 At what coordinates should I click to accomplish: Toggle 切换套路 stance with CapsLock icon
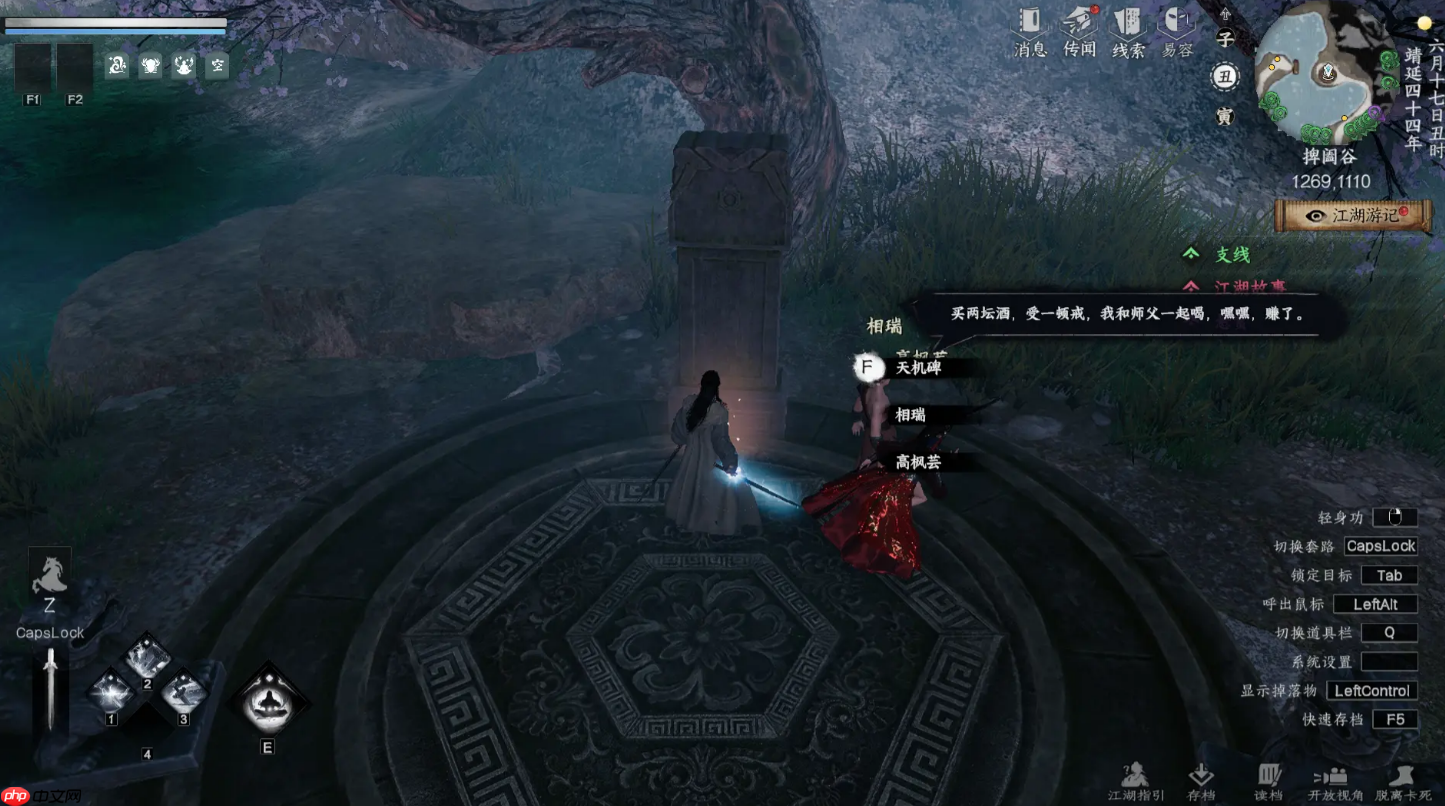pyautogui.click(x=1380, y=546)
